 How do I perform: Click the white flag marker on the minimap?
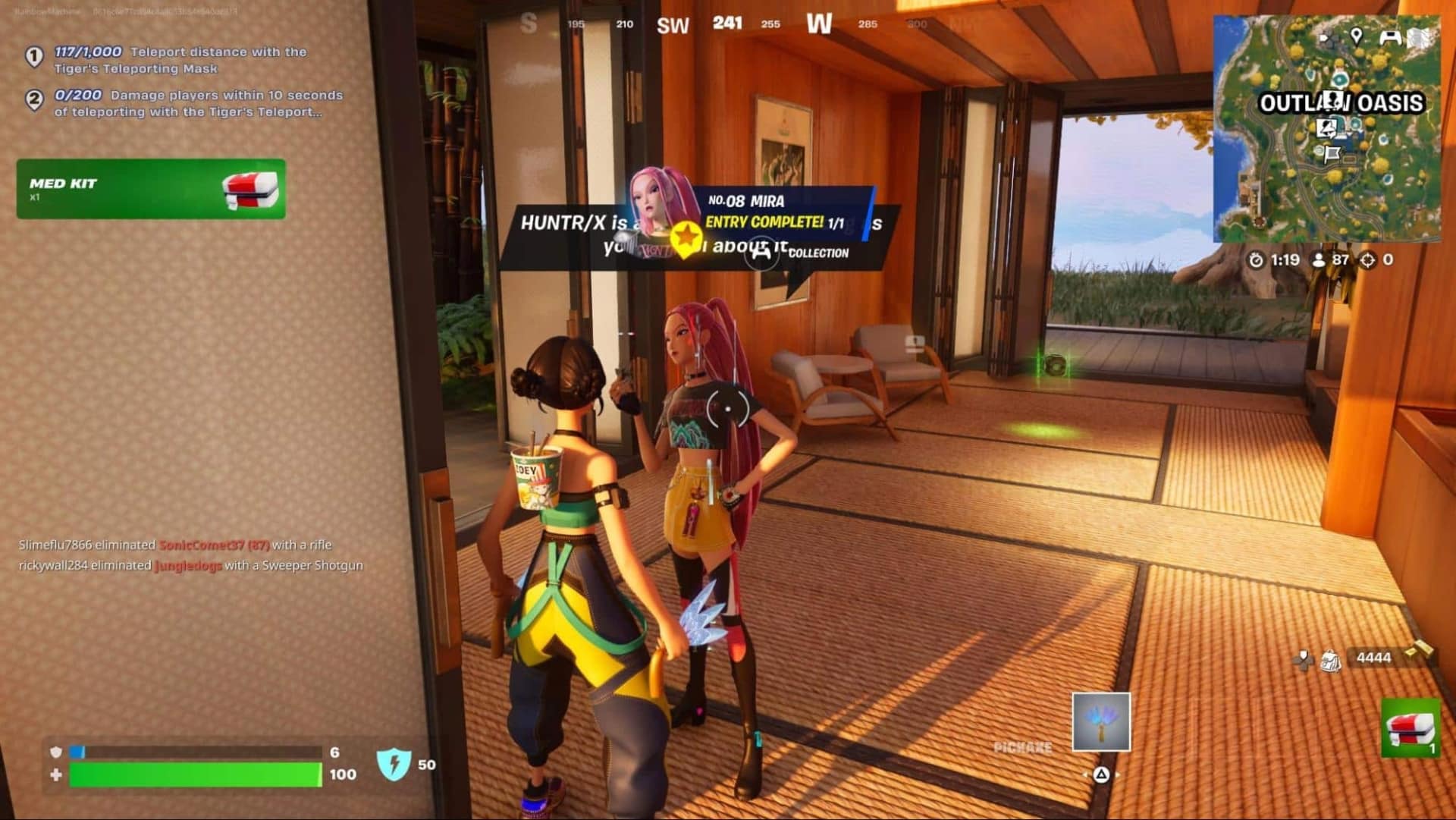point(1332,155)
